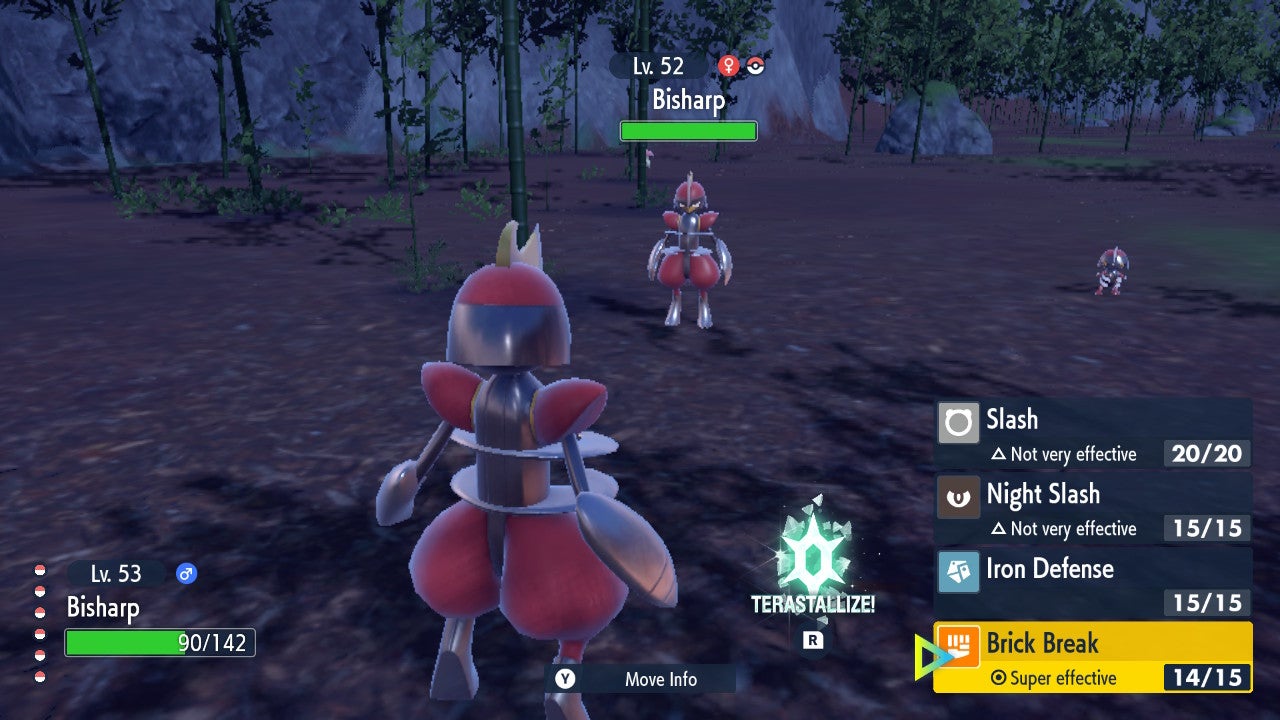Screen dimensions: 1280x720
Task: Click the Y button icon for Move Info
Action: click(x=564, y=679)
